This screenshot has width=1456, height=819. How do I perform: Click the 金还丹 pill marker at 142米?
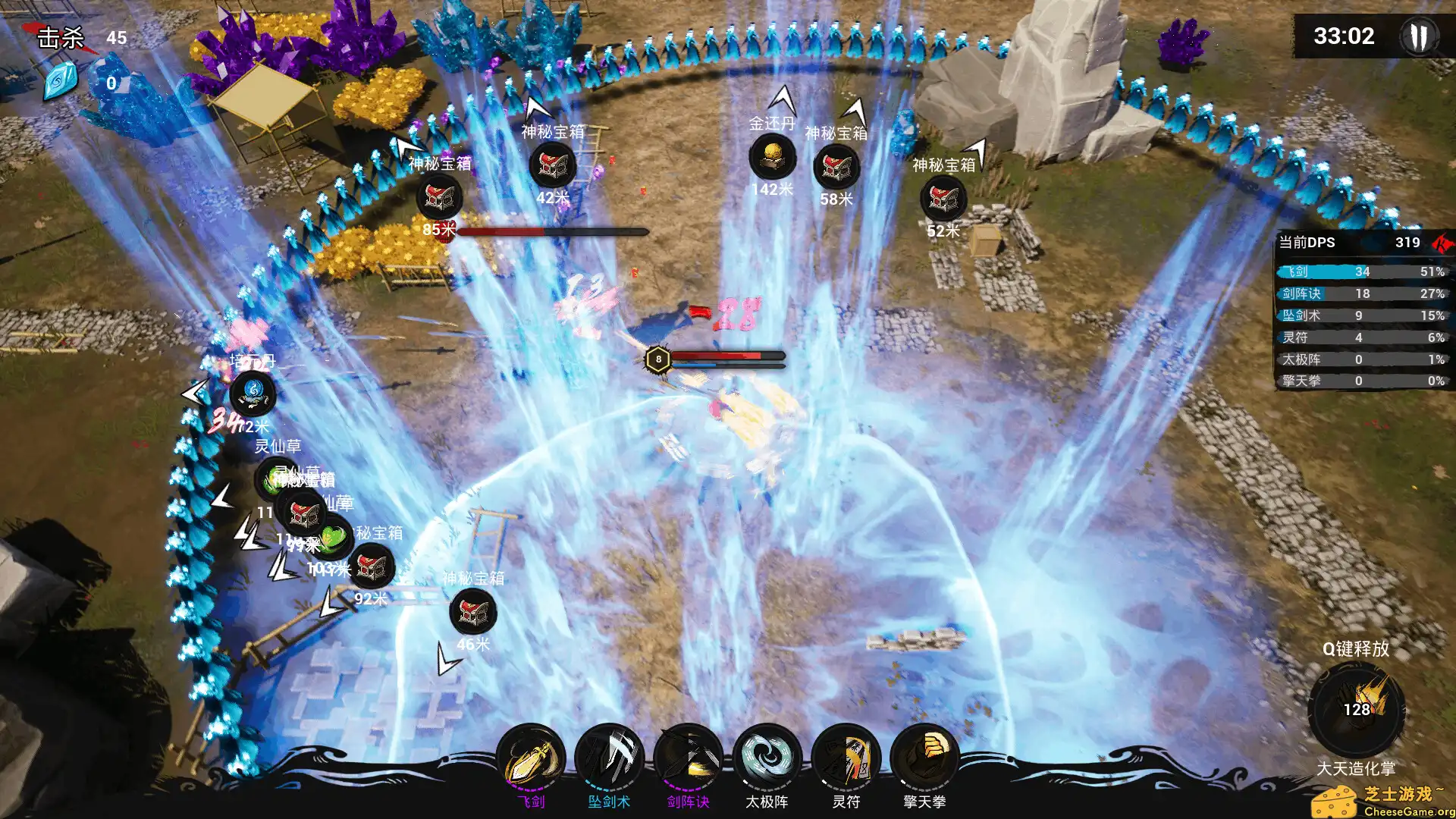point(771,159)
